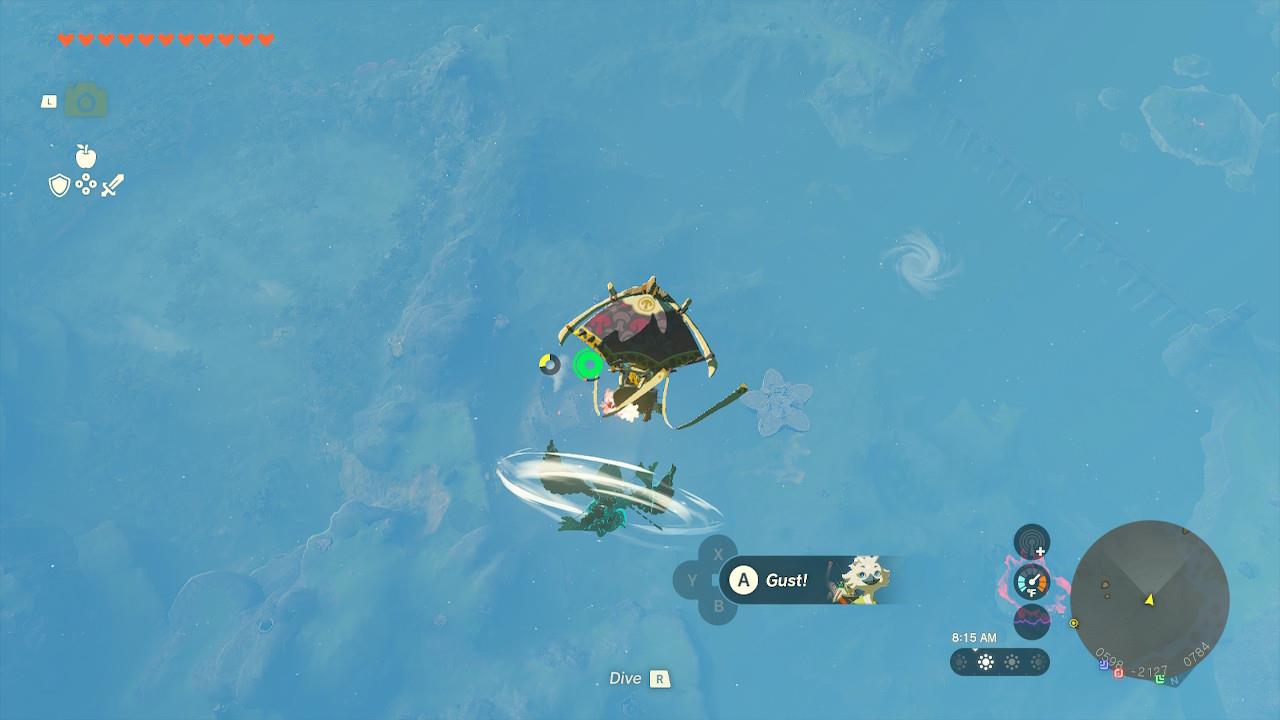The width and height of the screenshot is (1280, 720).
Task: Open the circular minimap
Action: click(x=1149, y=600)
